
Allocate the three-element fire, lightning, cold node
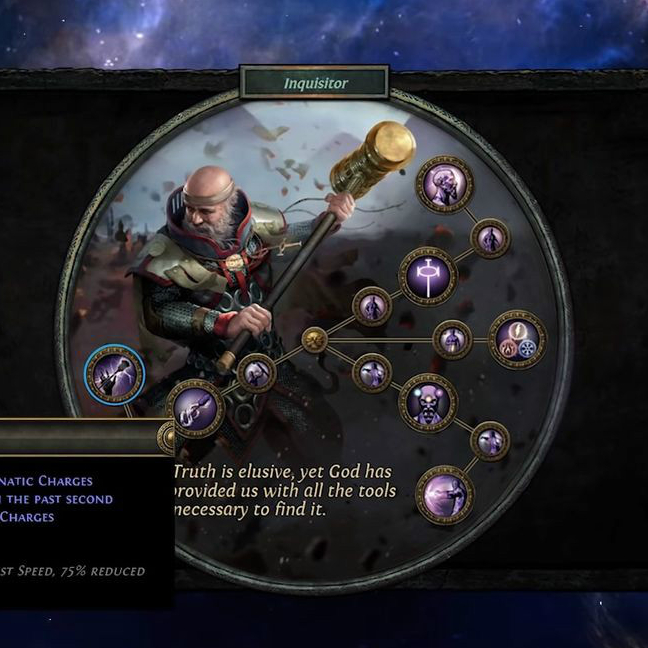point(518,340)
